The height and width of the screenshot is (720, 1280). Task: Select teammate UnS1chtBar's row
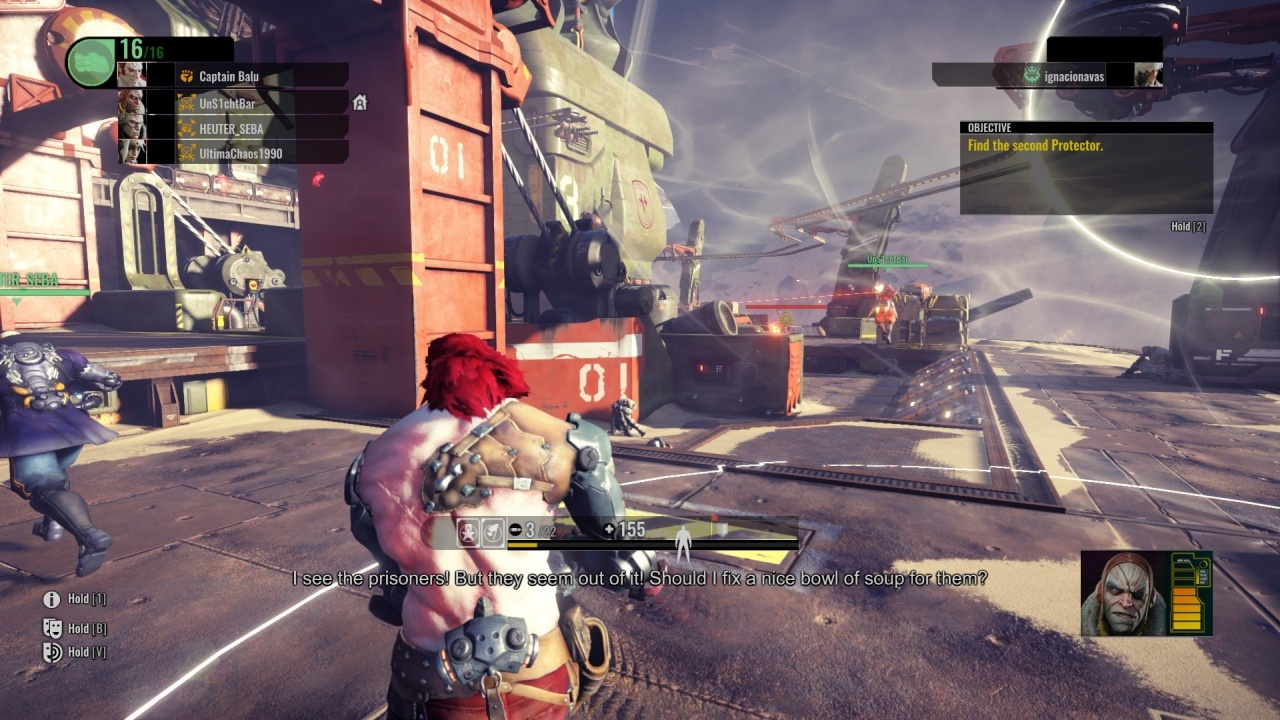pos(233,102)
